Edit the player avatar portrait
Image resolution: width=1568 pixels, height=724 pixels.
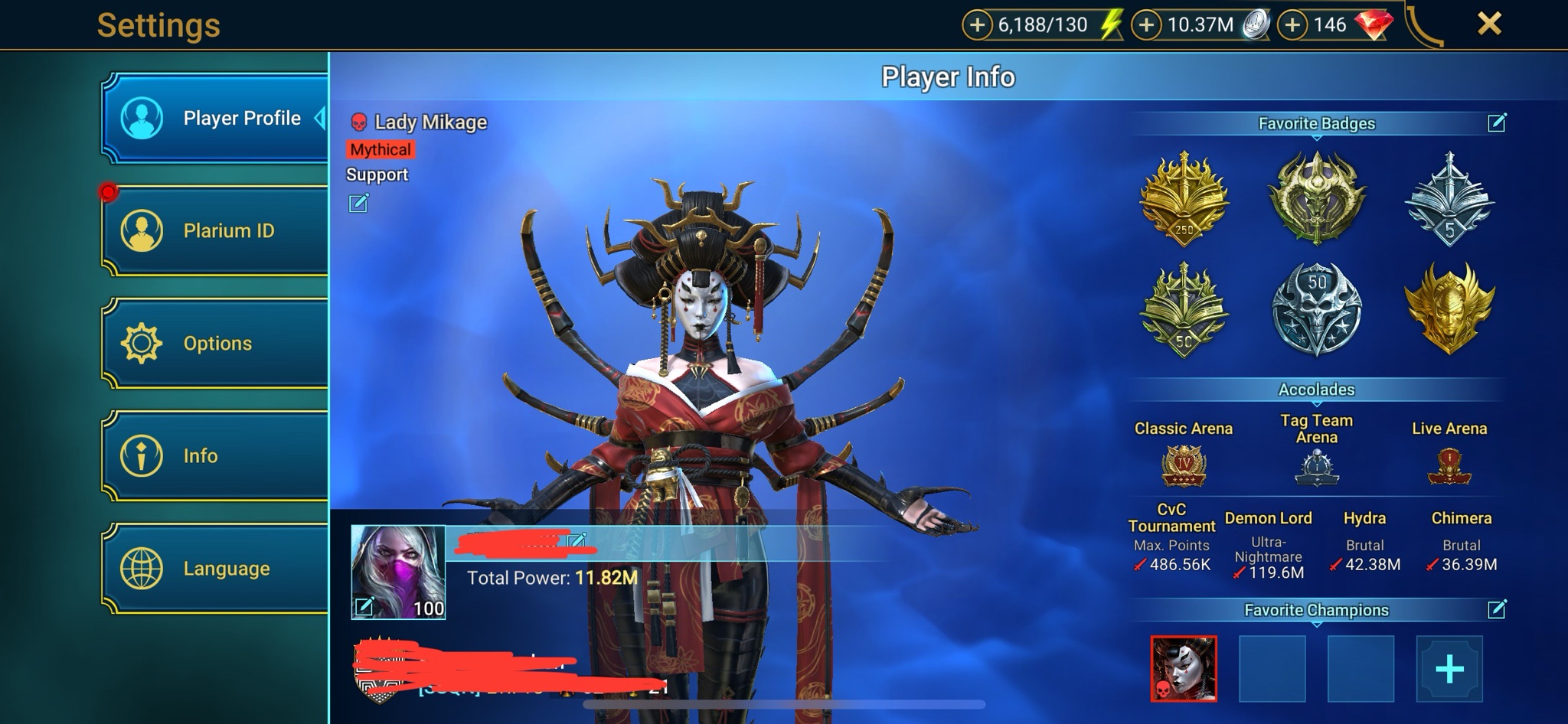point(364,607)
